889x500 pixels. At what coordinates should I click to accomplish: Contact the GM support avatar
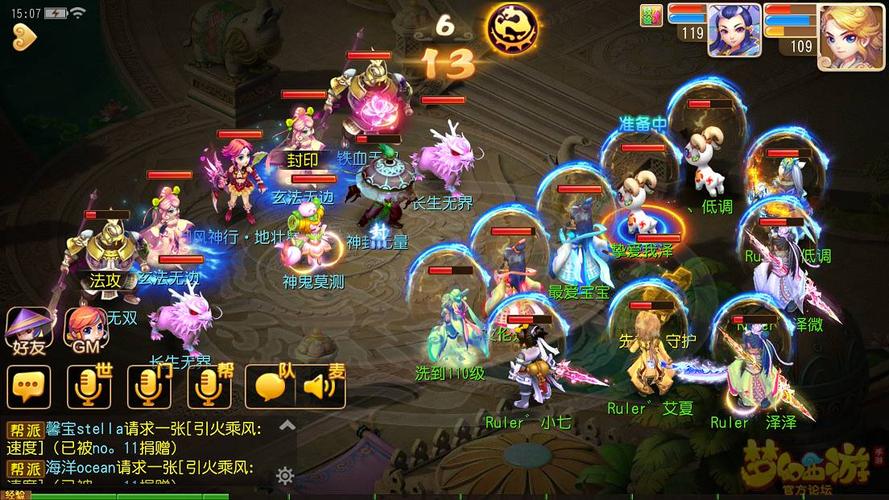click(x=86, y=331)
